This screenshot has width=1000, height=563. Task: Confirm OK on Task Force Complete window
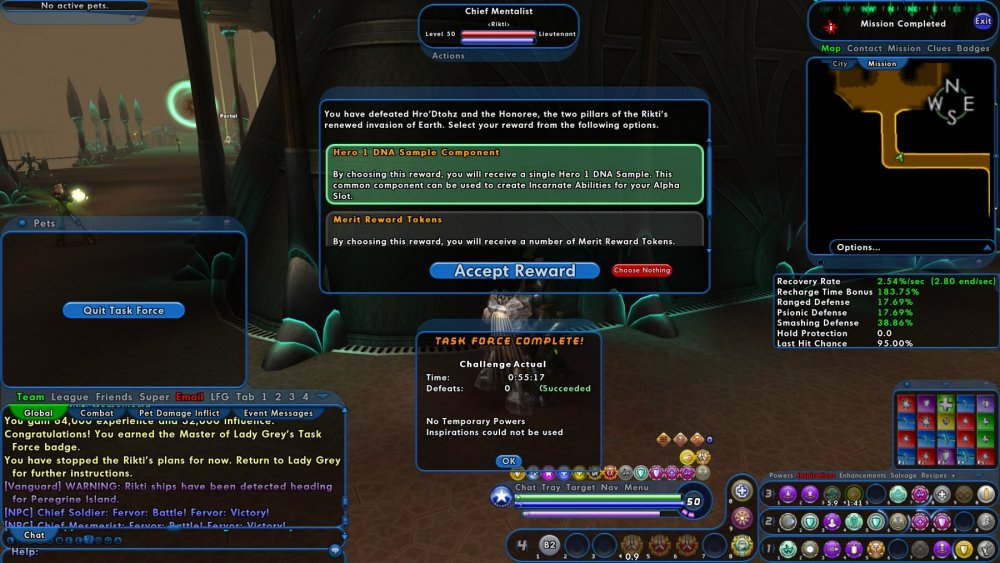tap(508, 461)
